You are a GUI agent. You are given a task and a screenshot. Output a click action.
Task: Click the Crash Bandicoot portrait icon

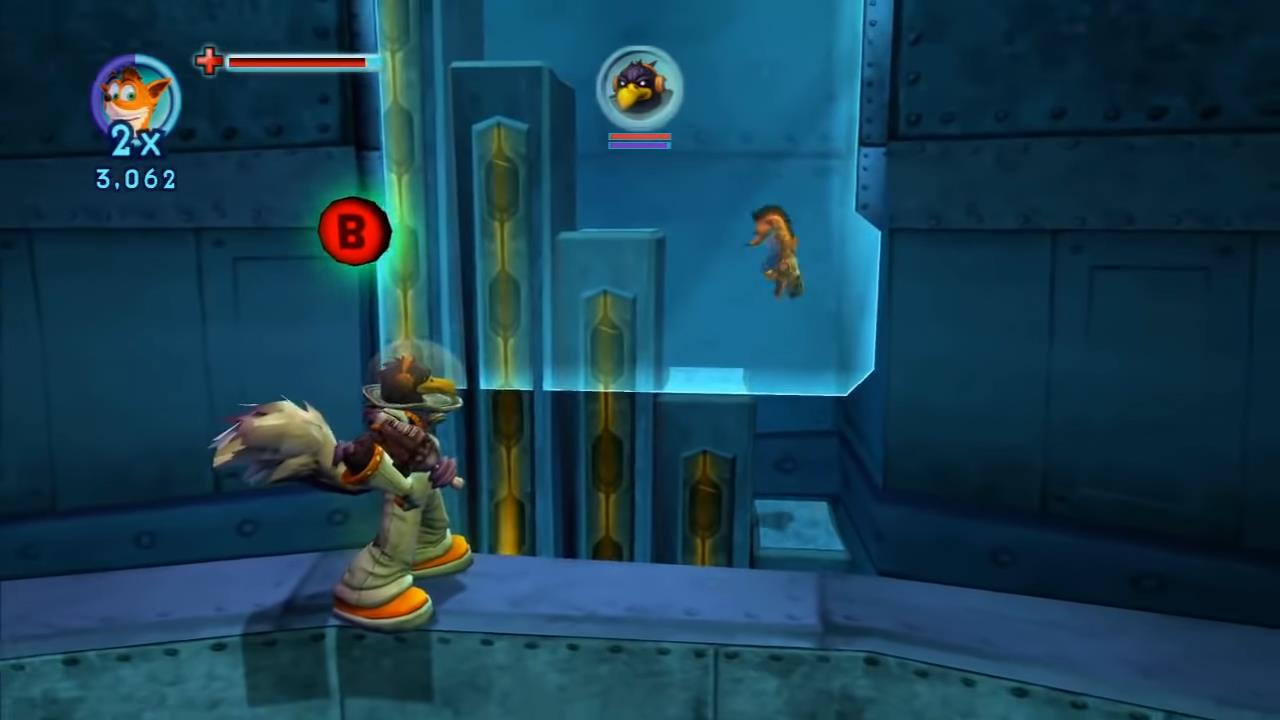pos(136,97)
